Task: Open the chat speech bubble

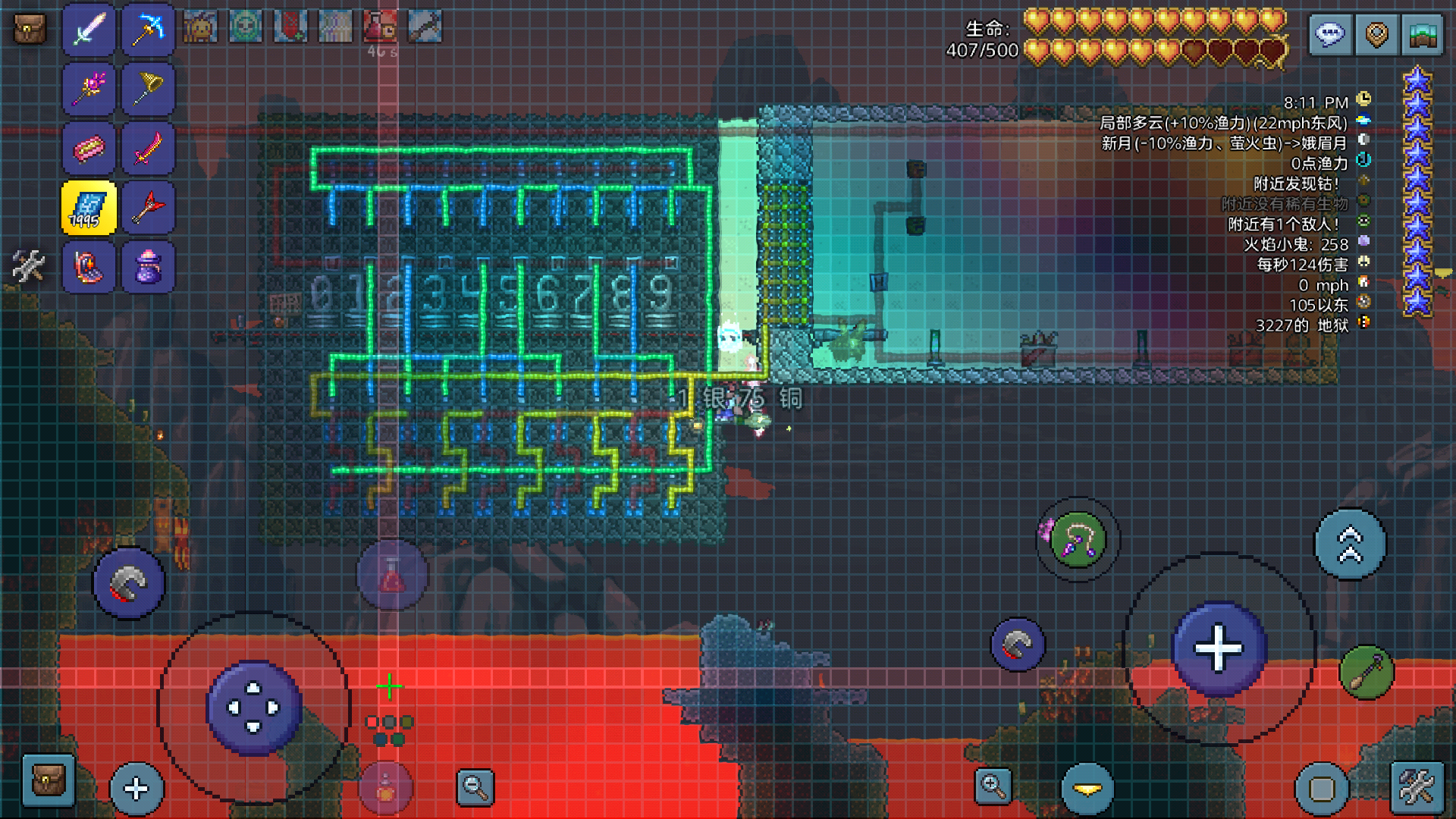Action: click(x=1330, y=35)
